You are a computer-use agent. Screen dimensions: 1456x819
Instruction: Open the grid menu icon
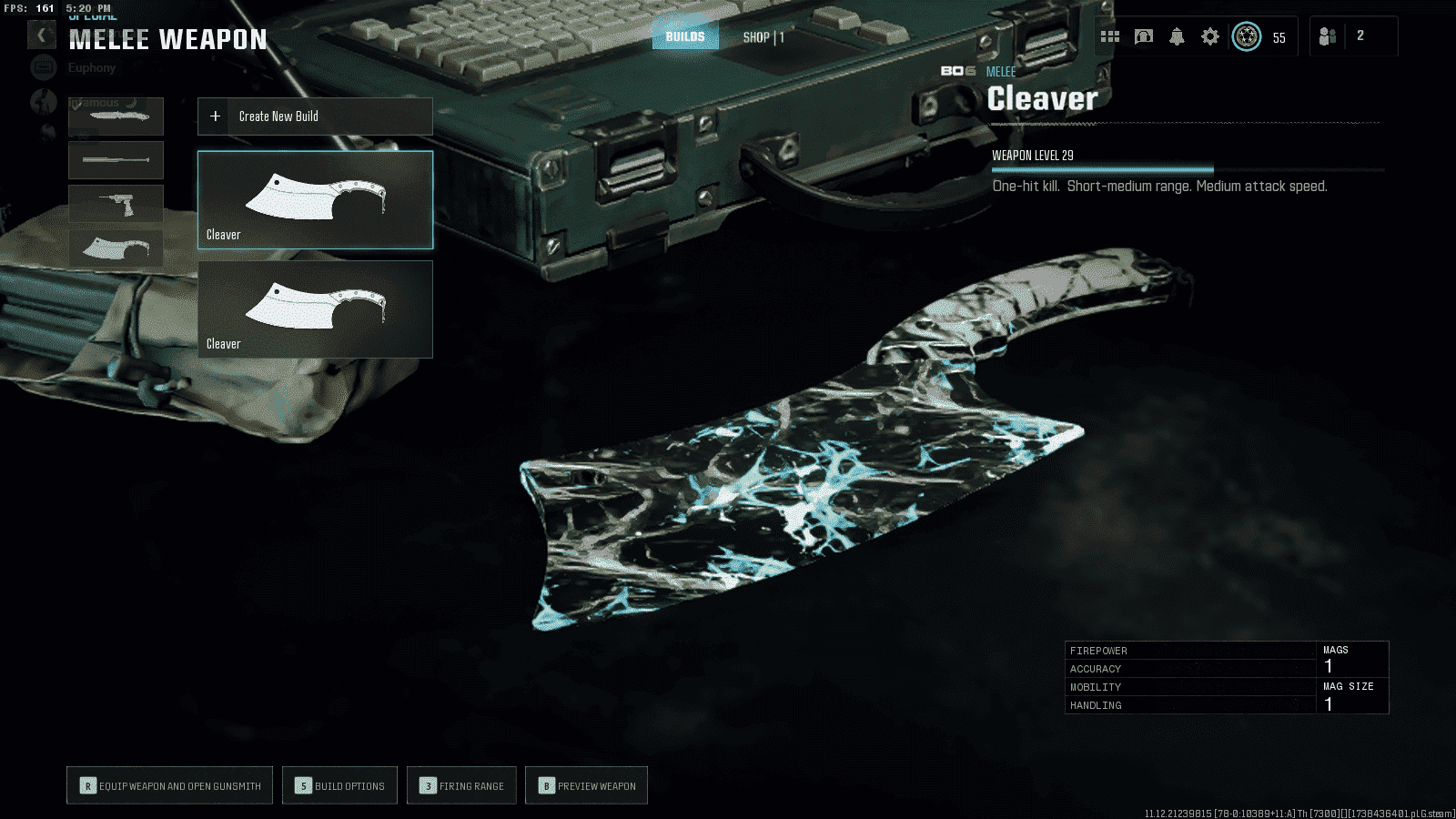point(1110,36)
